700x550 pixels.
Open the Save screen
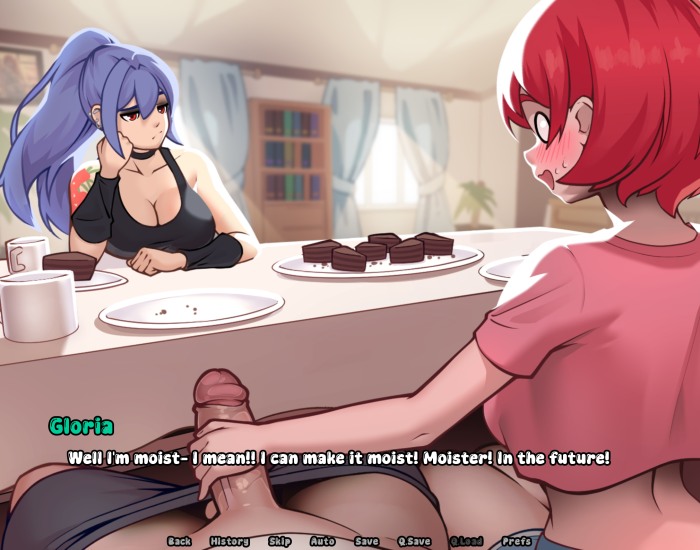367,541
